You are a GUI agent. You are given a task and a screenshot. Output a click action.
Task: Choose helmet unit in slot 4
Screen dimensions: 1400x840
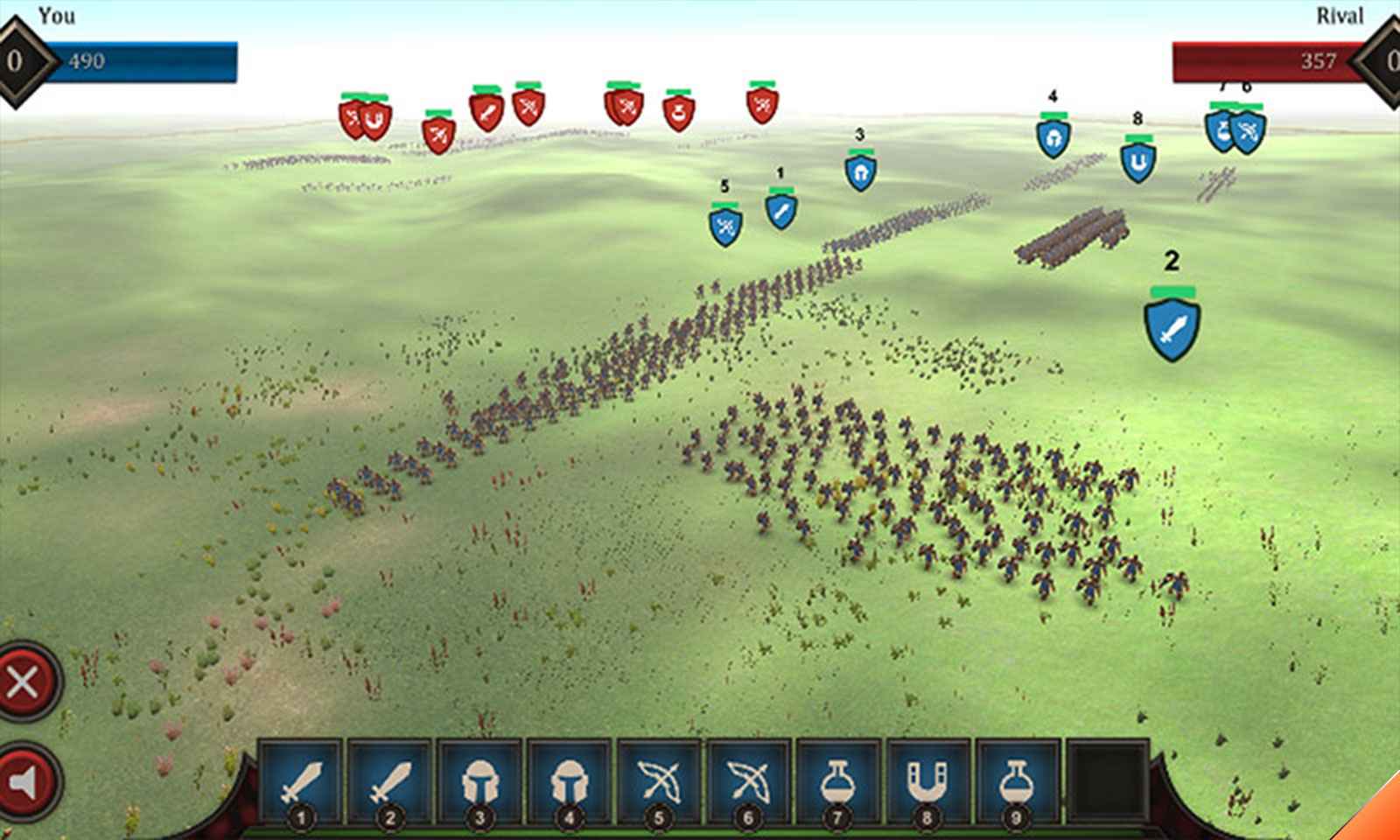point(570,781)
